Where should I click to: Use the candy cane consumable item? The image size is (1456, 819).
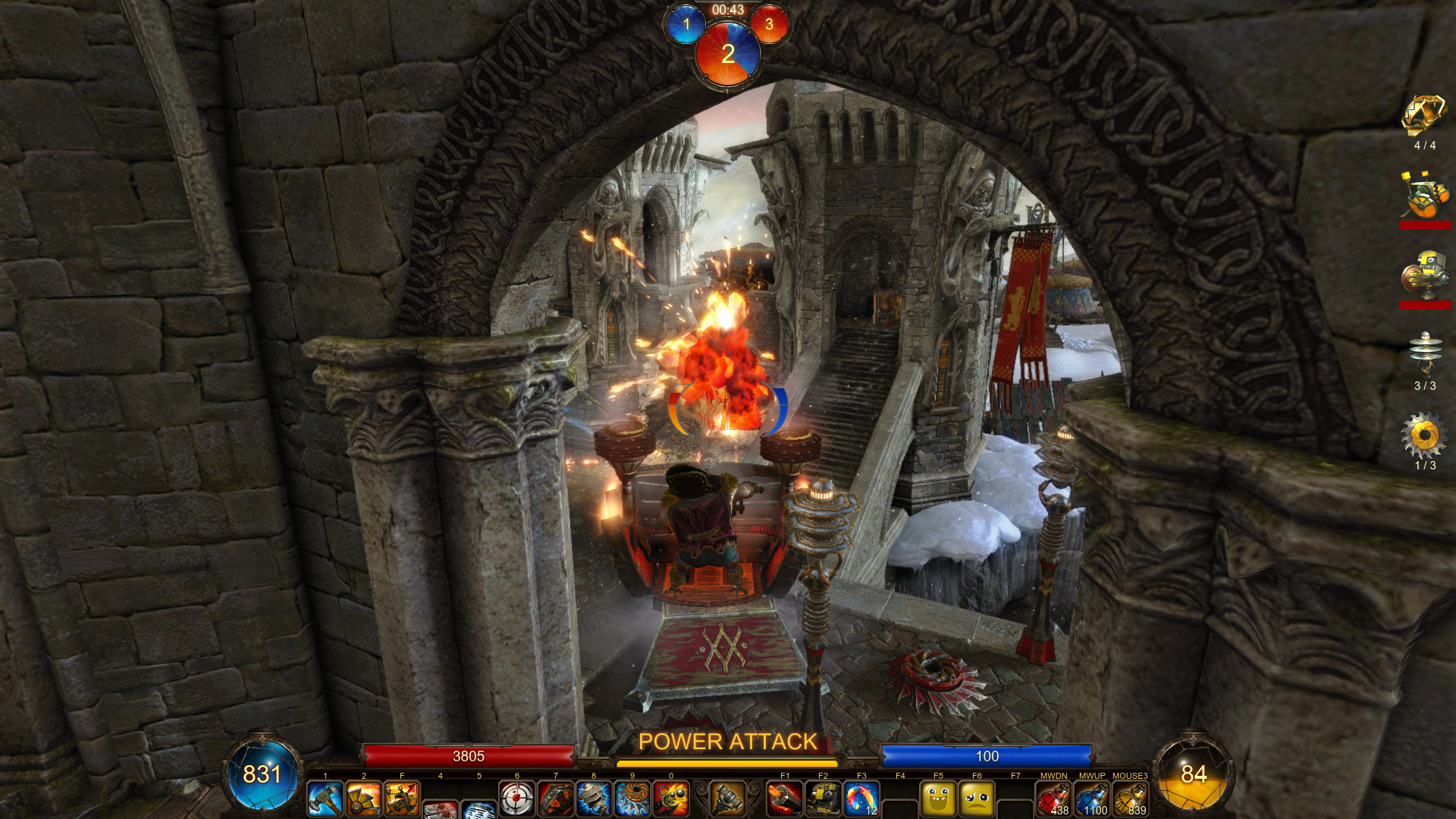[861, 799]
